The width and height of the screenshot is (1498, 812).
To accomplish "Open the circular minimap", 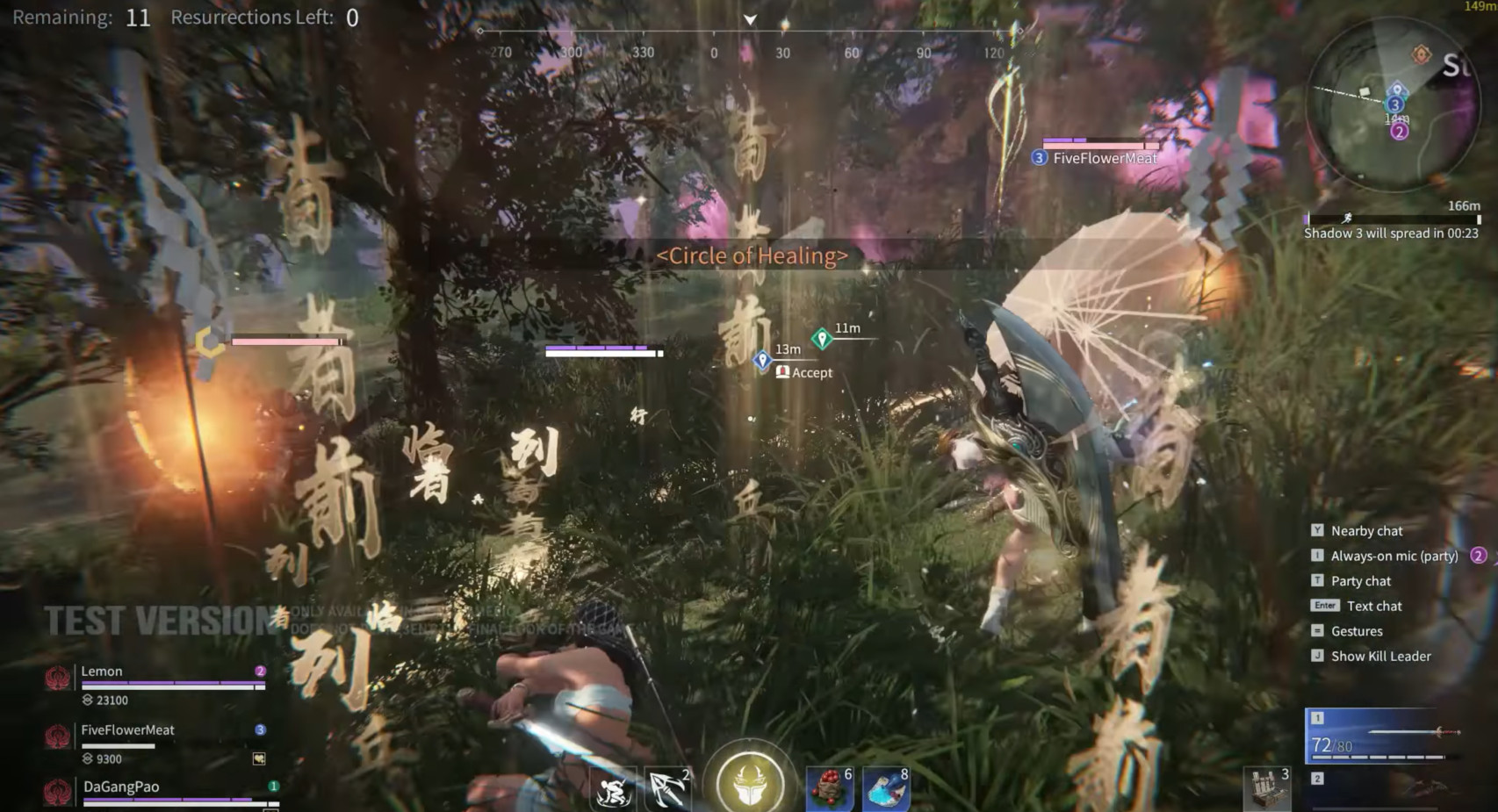I will coord(1392,105).
